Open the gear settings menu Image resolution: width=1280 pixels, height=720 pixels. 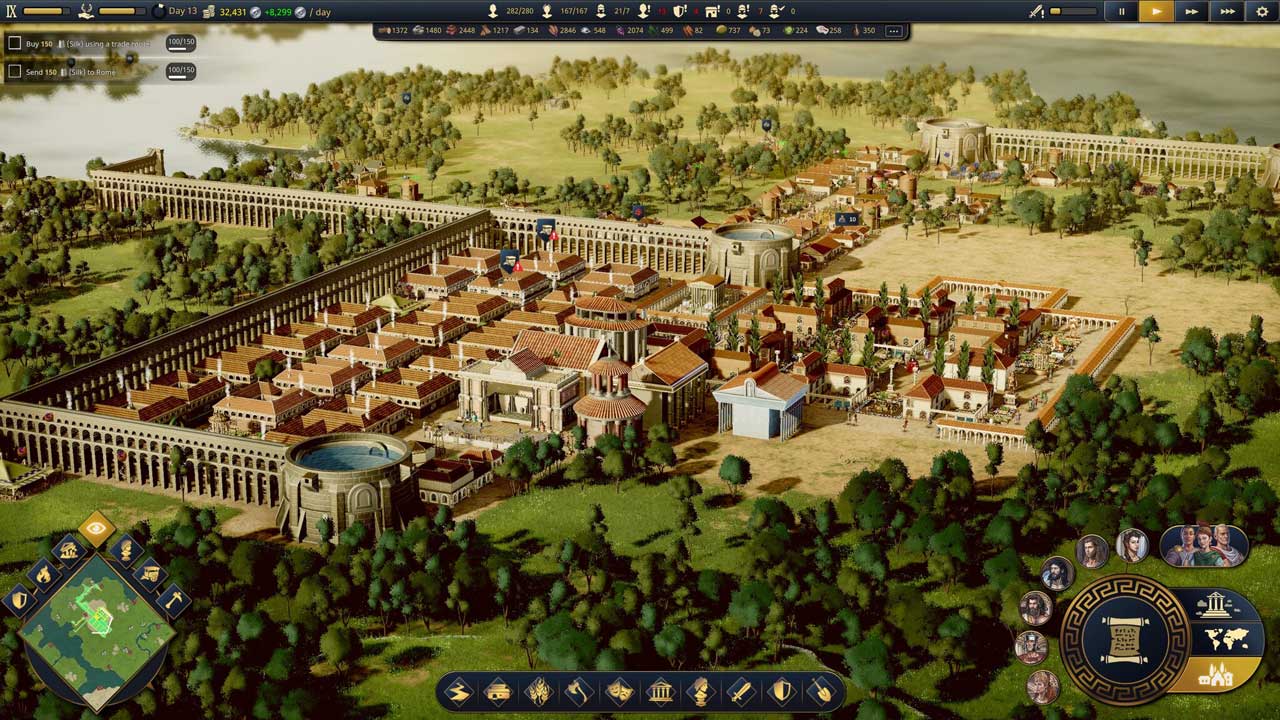[1262, 12]
